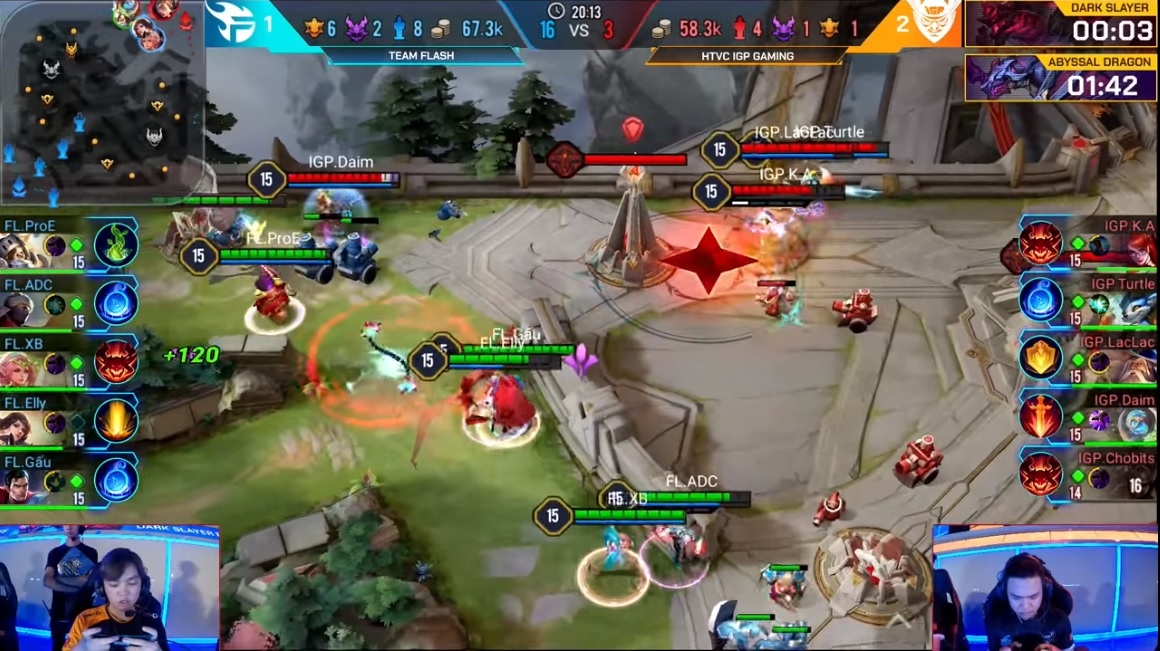This screenshot has width=1160, height=651.
Task: Select FL.ADC's hero portrait
Action: tap(22, 307)
